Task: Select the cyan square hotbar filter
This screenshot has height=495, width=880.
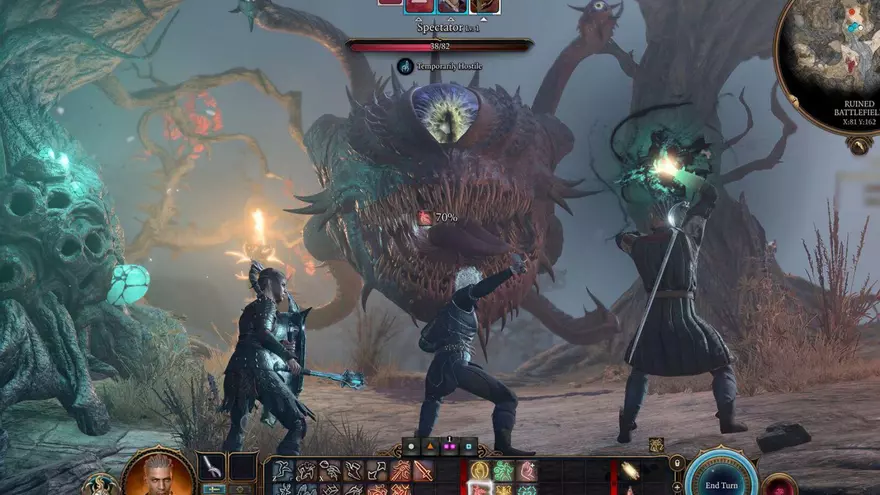Action: tap(466, 447)
